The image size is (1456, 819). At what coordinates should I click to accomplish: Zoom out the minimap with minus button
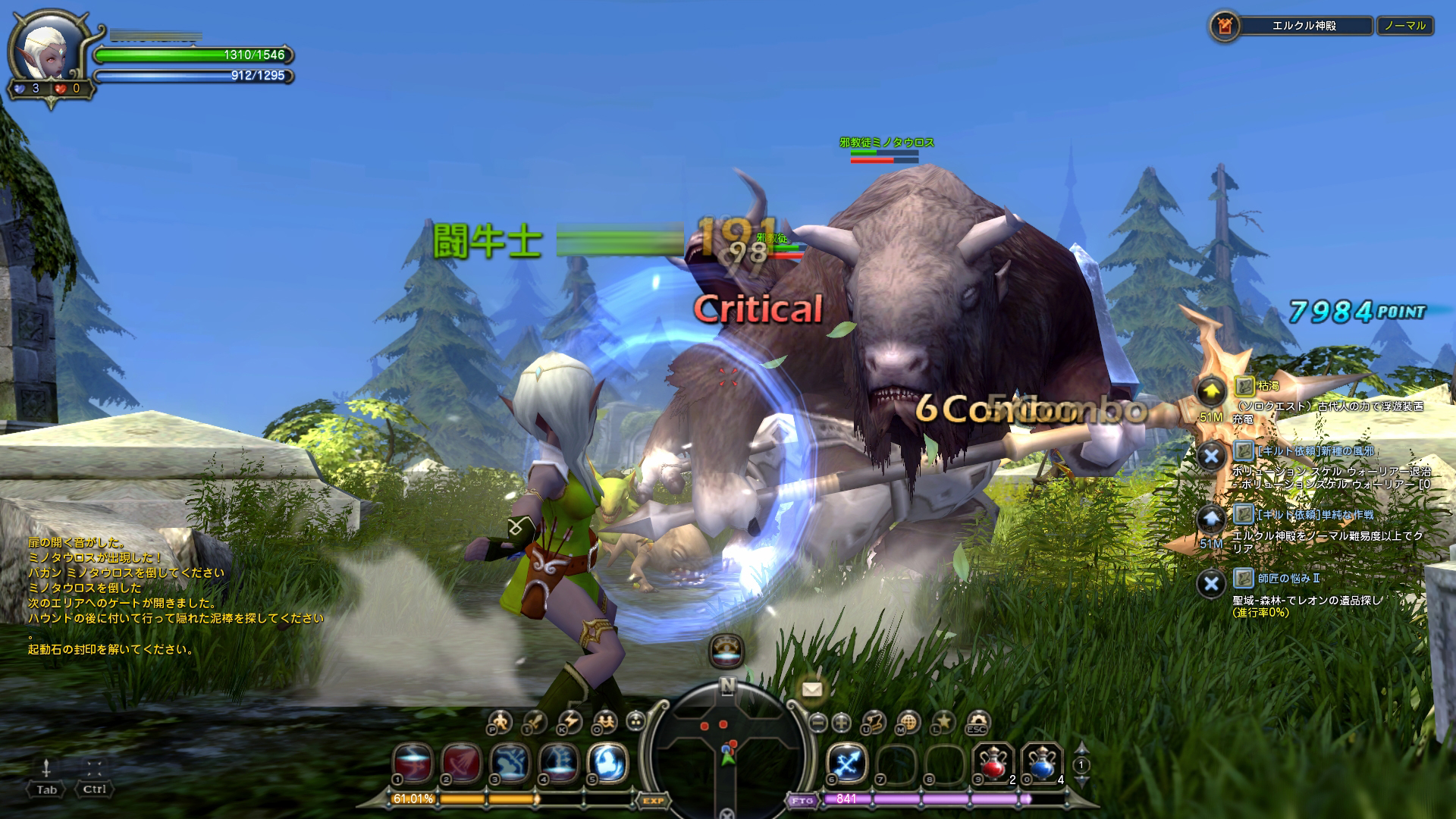coord(817,722)
